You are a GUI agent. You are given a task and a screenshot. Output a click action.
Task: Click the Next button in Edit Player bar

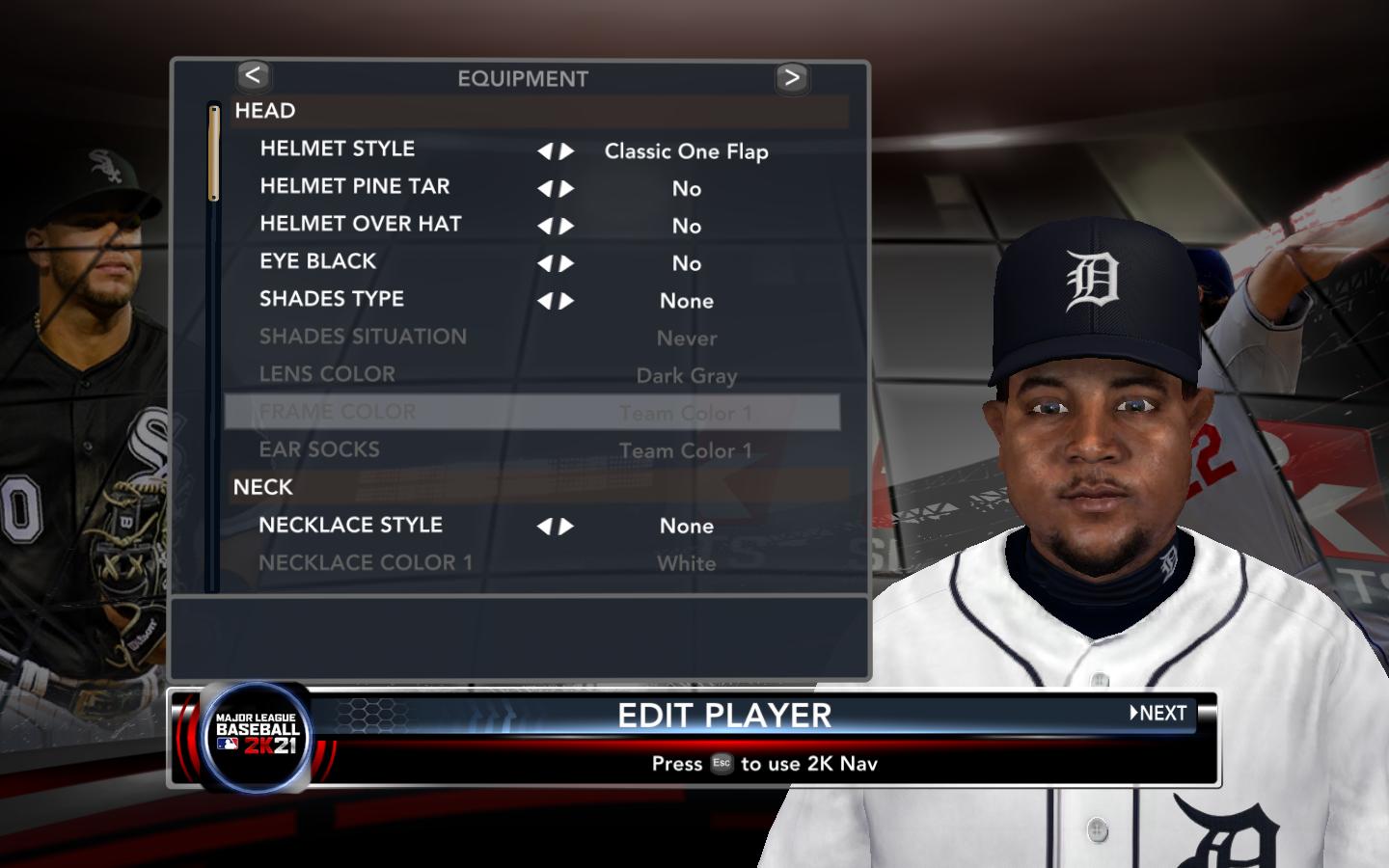1158,713
